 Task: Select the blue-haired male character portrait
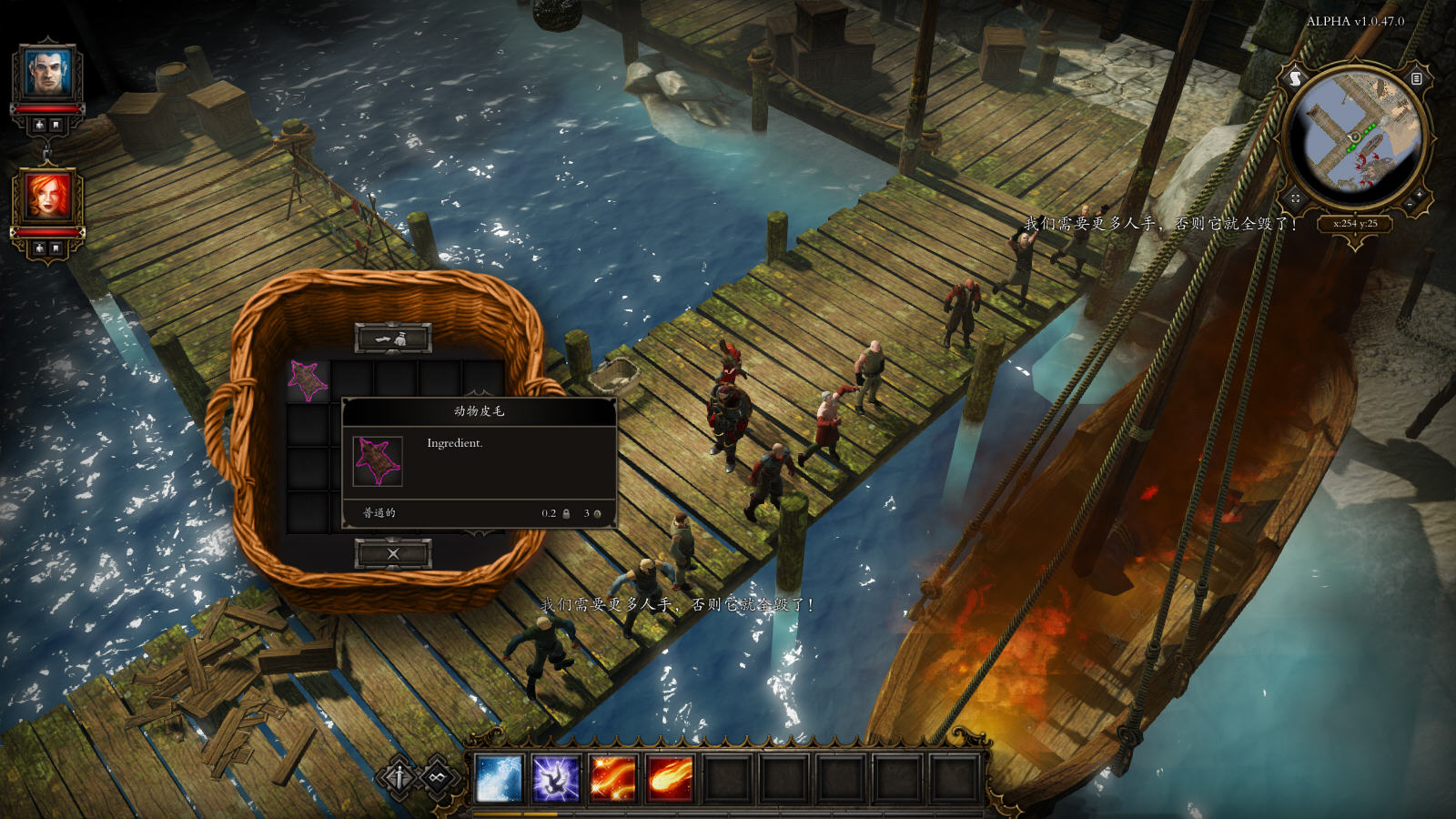[47, 73]
